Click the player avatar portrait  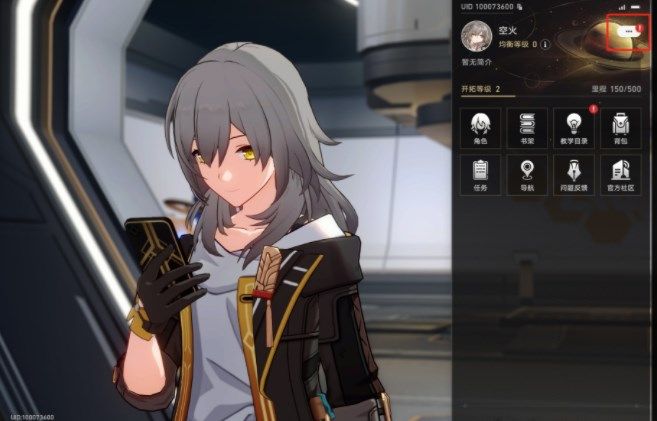(x=476, y=36)
